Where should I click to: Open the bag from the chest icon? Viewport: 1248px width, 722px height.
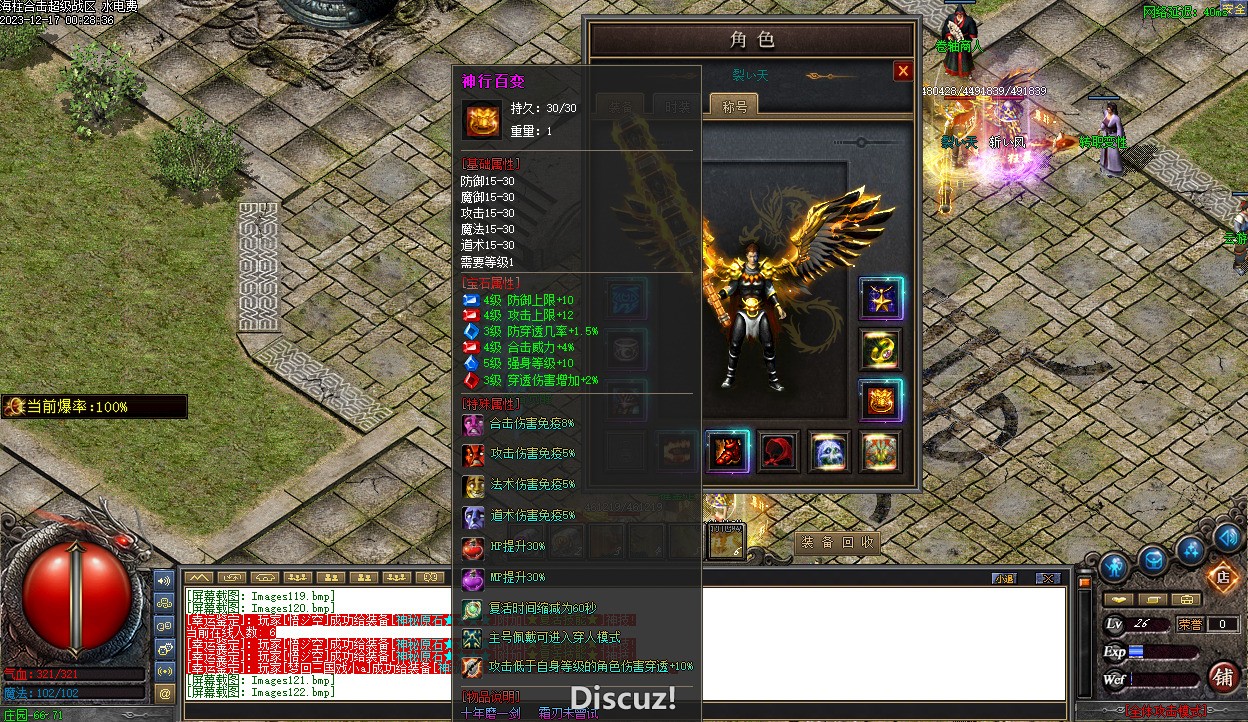pyautogui.click(x=1153, y=559)
